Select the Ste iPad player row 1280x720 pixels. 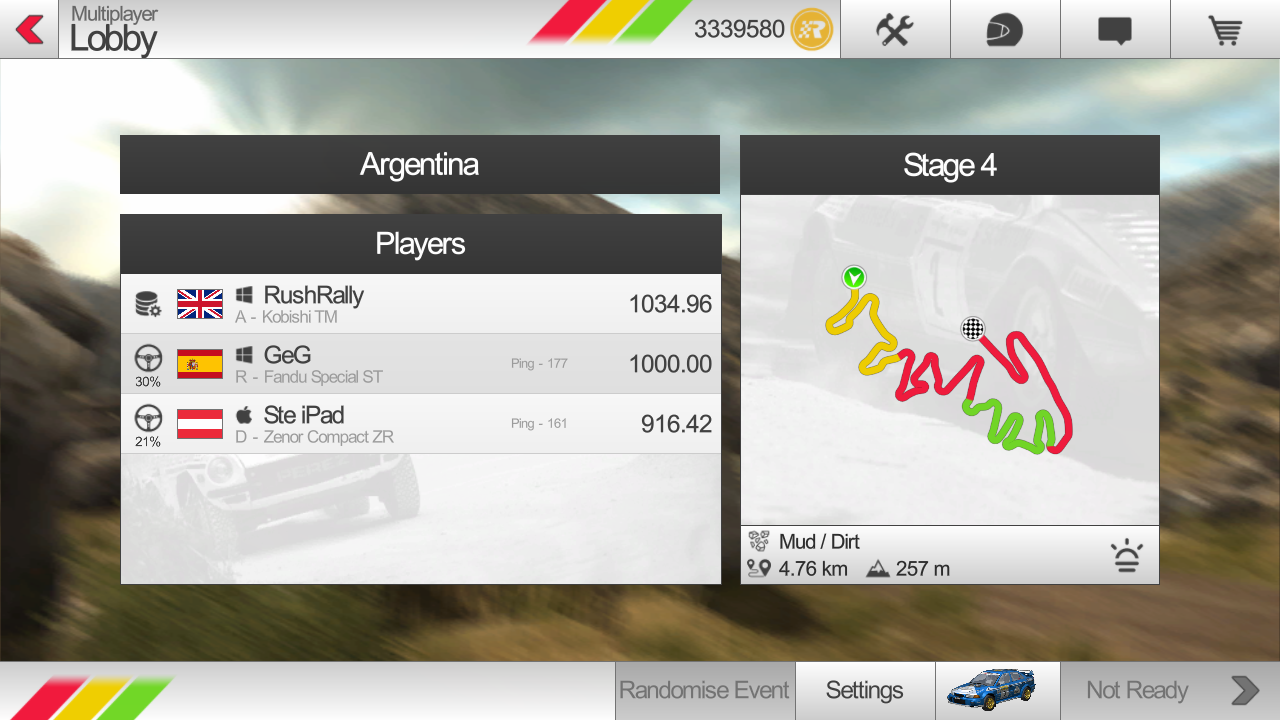pos(420,424)
